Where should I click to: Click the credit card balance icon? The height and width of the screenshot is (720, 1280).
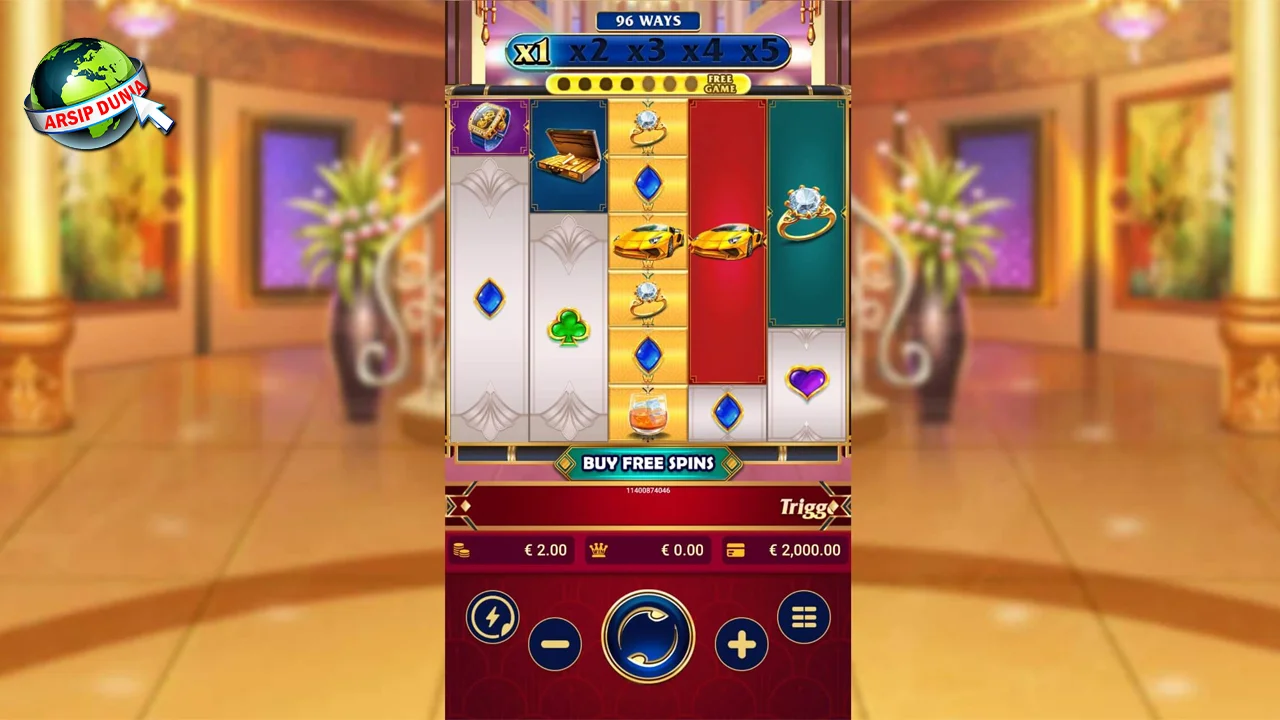pyautogui.click(x=737, y=550)
